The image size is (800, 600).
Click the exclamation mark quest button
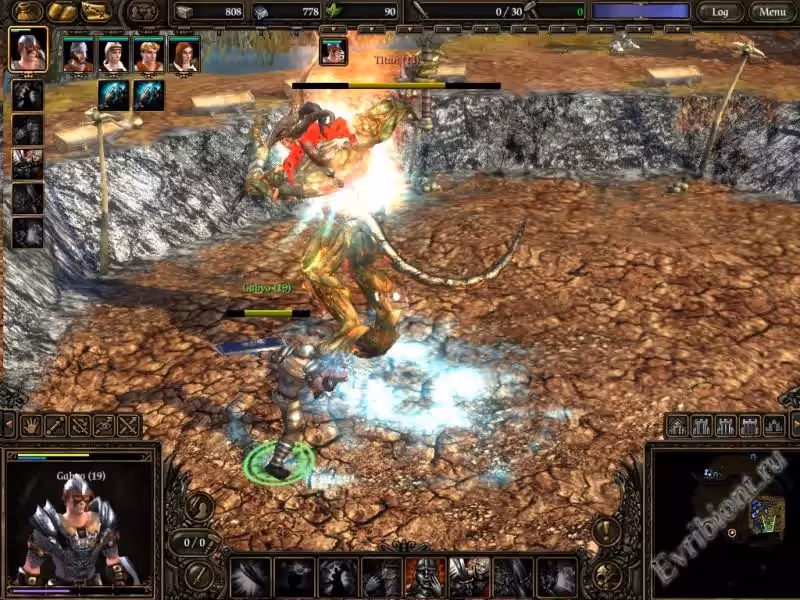click(x=606, y=529)
